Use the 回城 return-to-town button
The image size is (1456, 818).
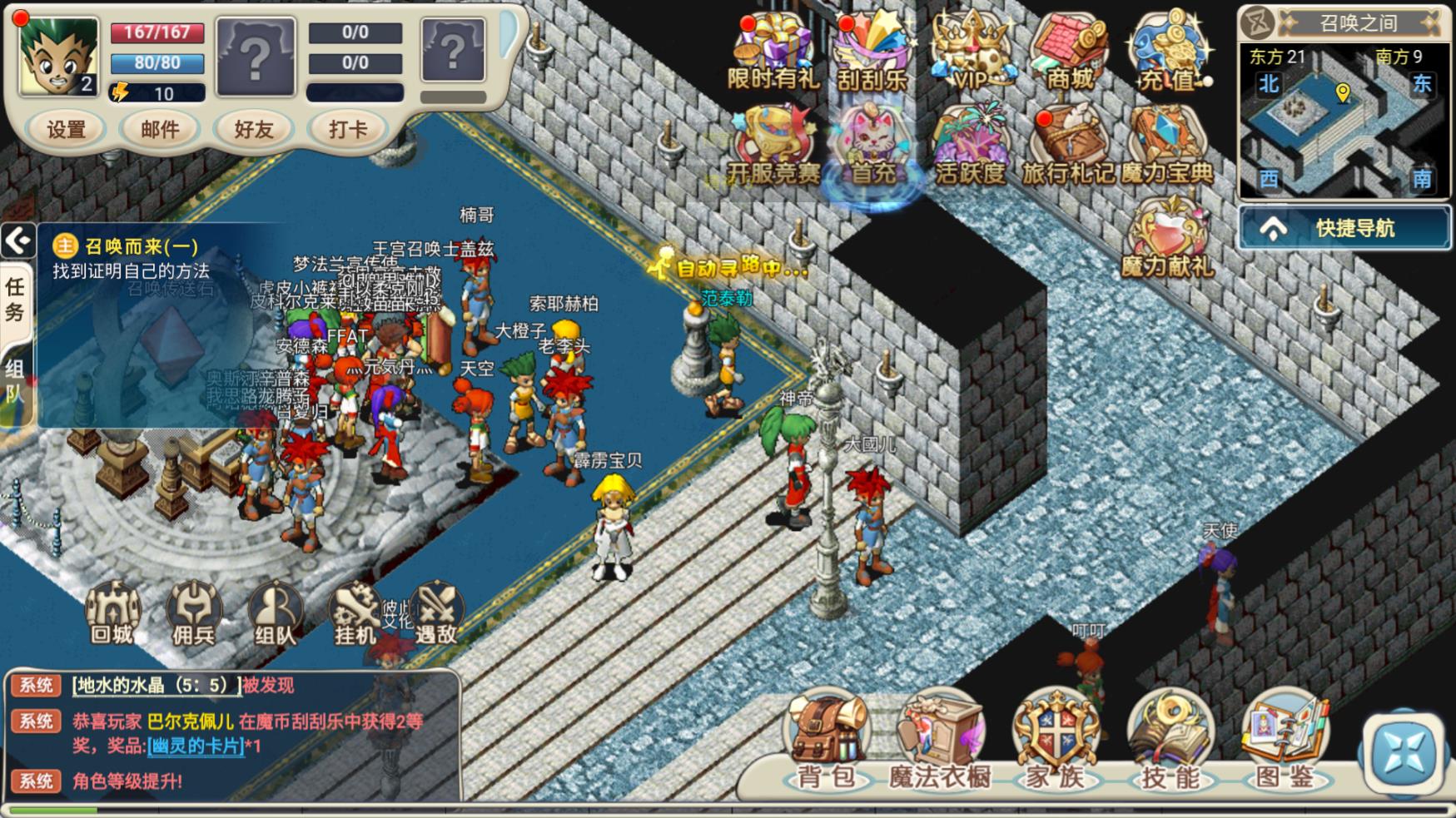click(x=112, y=614)
